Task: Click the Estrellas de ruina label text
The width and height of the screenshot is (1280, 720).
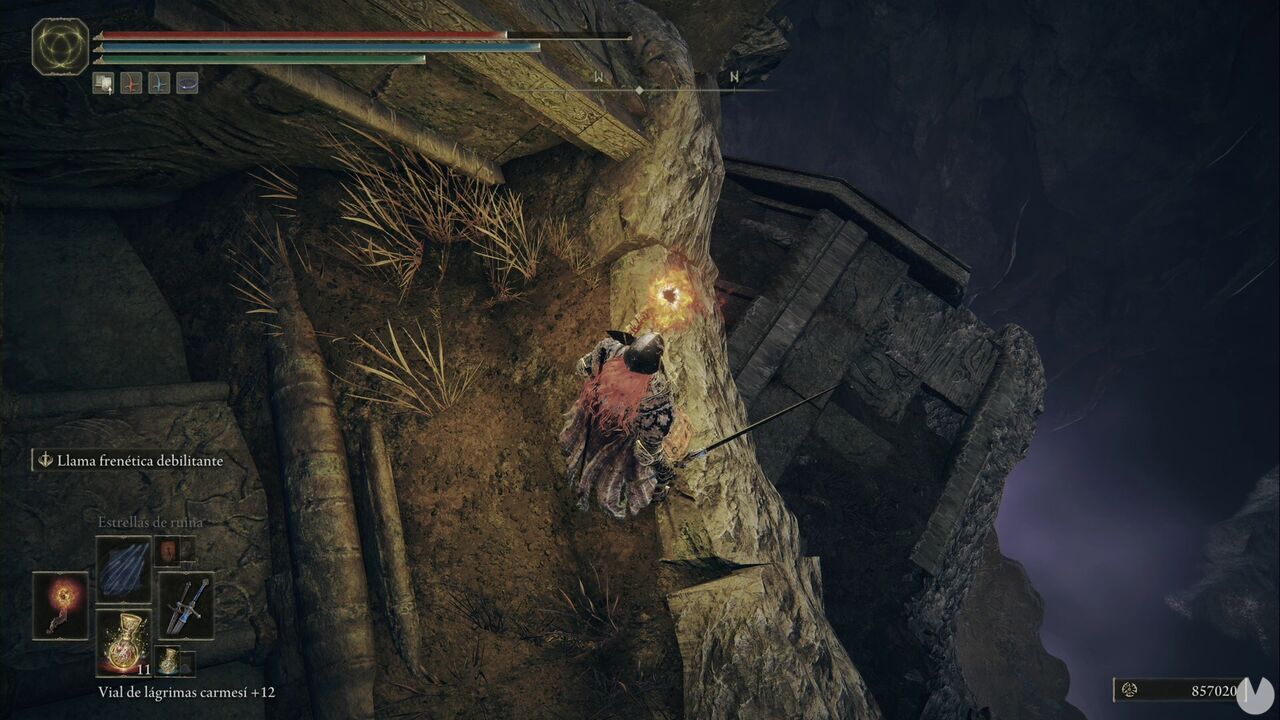Action: (x=151, y=522)
